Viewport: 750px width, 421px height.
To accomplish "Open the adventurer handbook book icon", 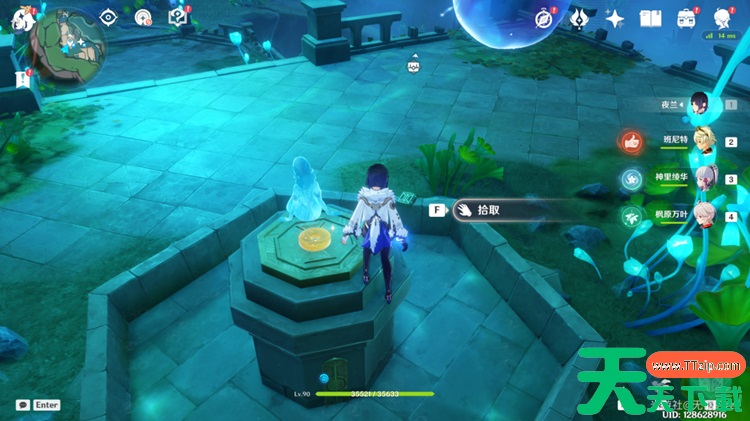I will 651,18.
